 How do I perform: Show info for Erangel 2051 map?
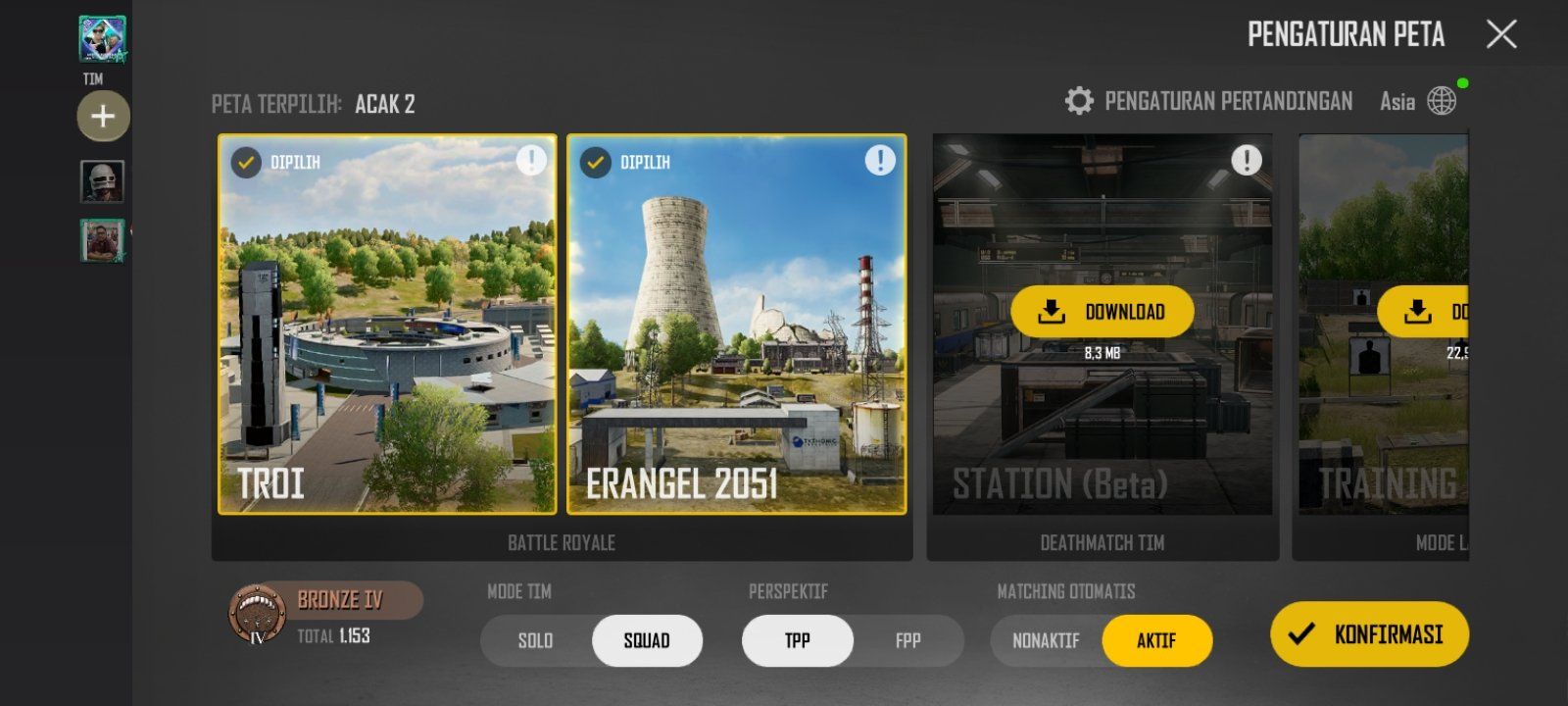(x=880, y=160)
